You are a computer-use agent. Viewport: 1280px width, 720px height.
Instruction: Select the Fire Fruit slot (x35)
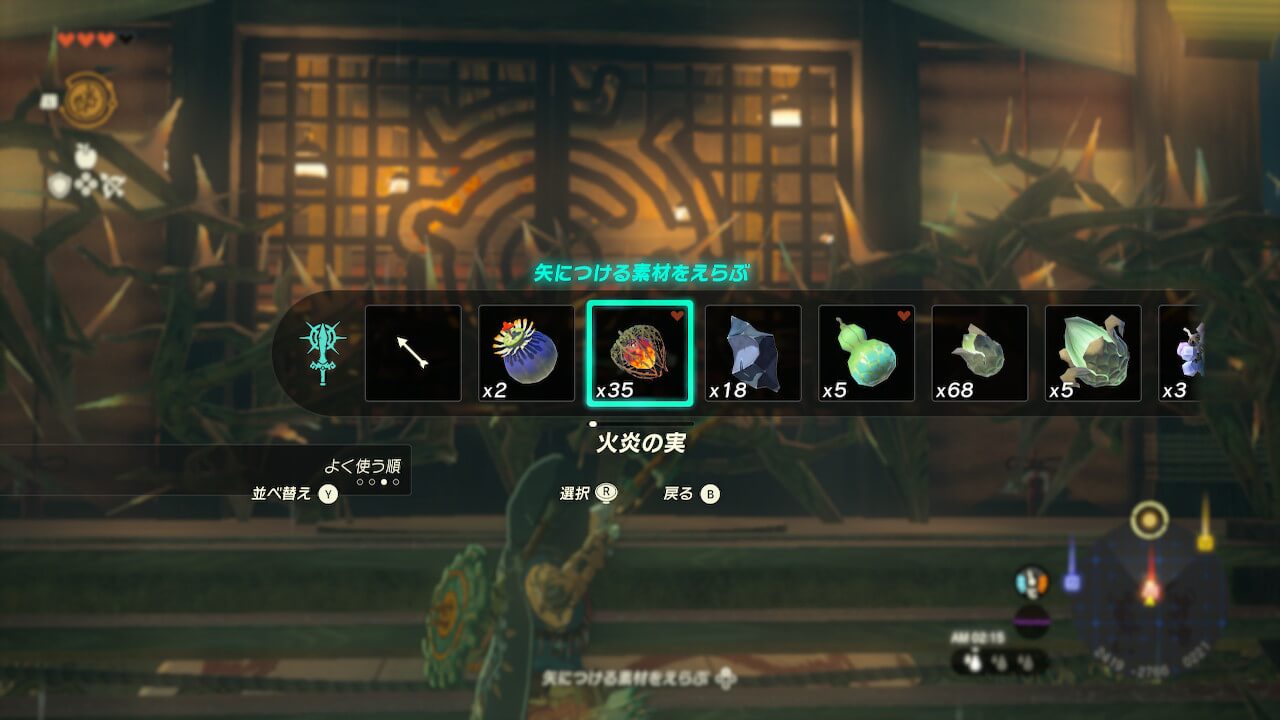pyautogui.click(x=640, y=353)
